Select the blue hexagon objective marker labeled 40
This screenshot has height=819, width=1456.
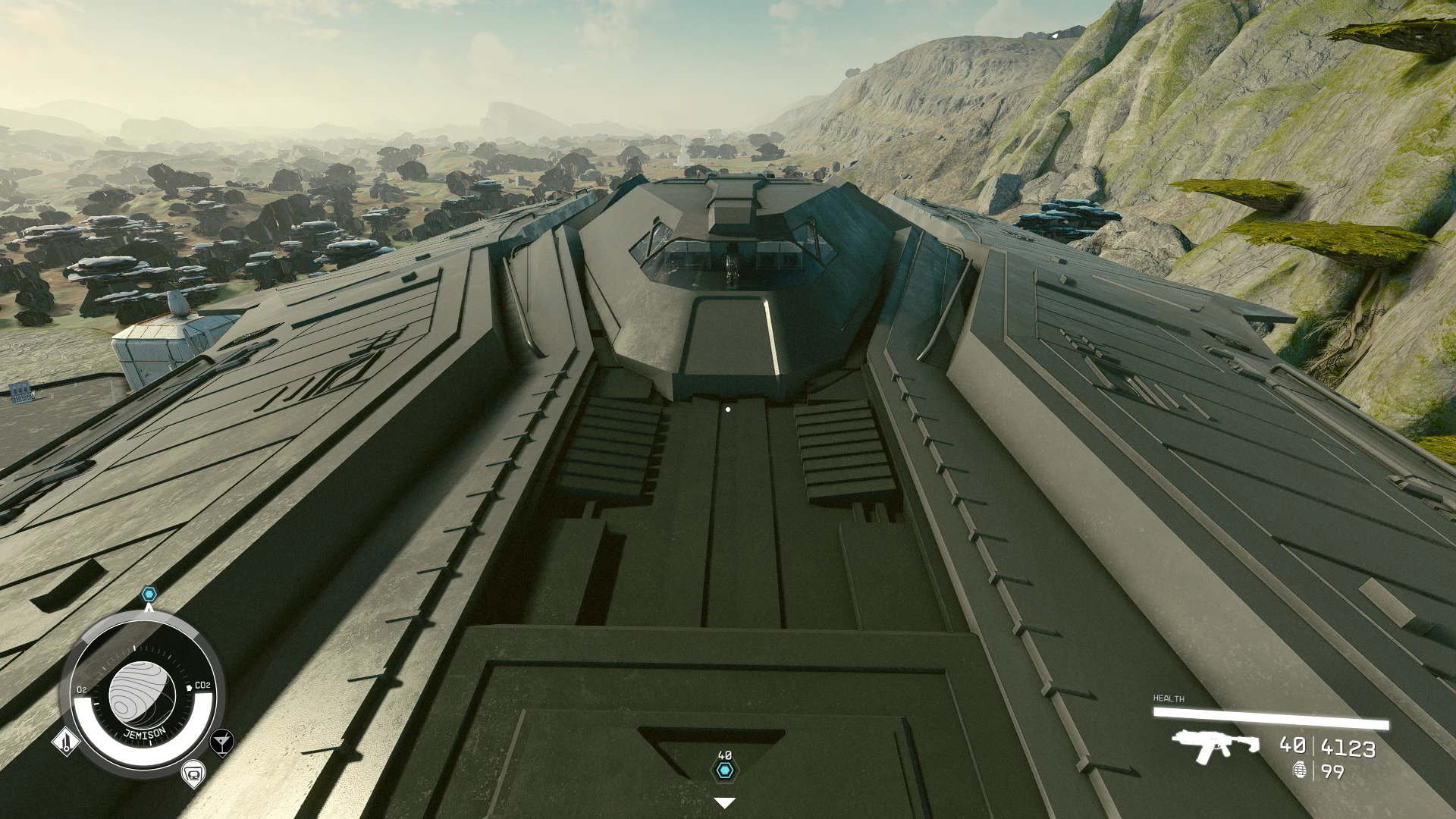pos(725,770)
